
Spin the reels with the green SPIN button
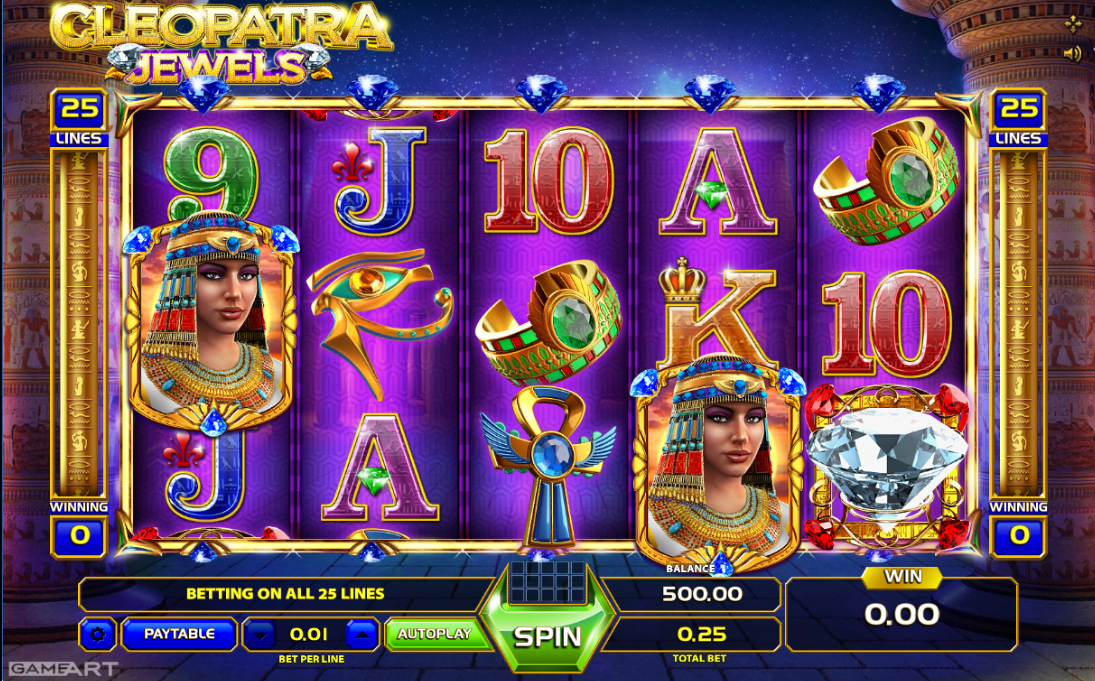547,636
